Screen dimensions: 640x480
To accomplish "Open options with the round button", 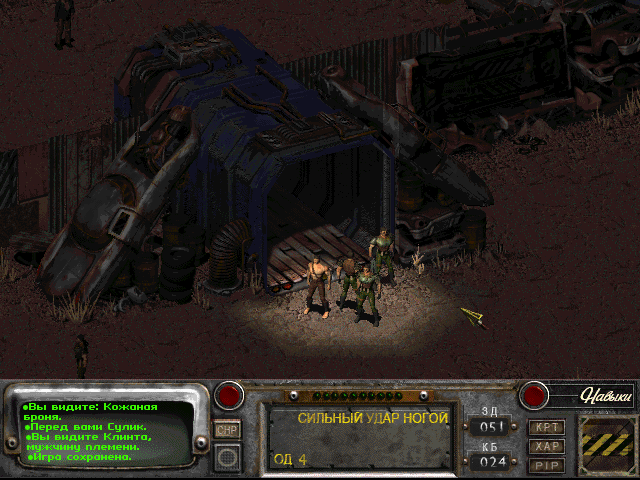I will tap(228, 457).
